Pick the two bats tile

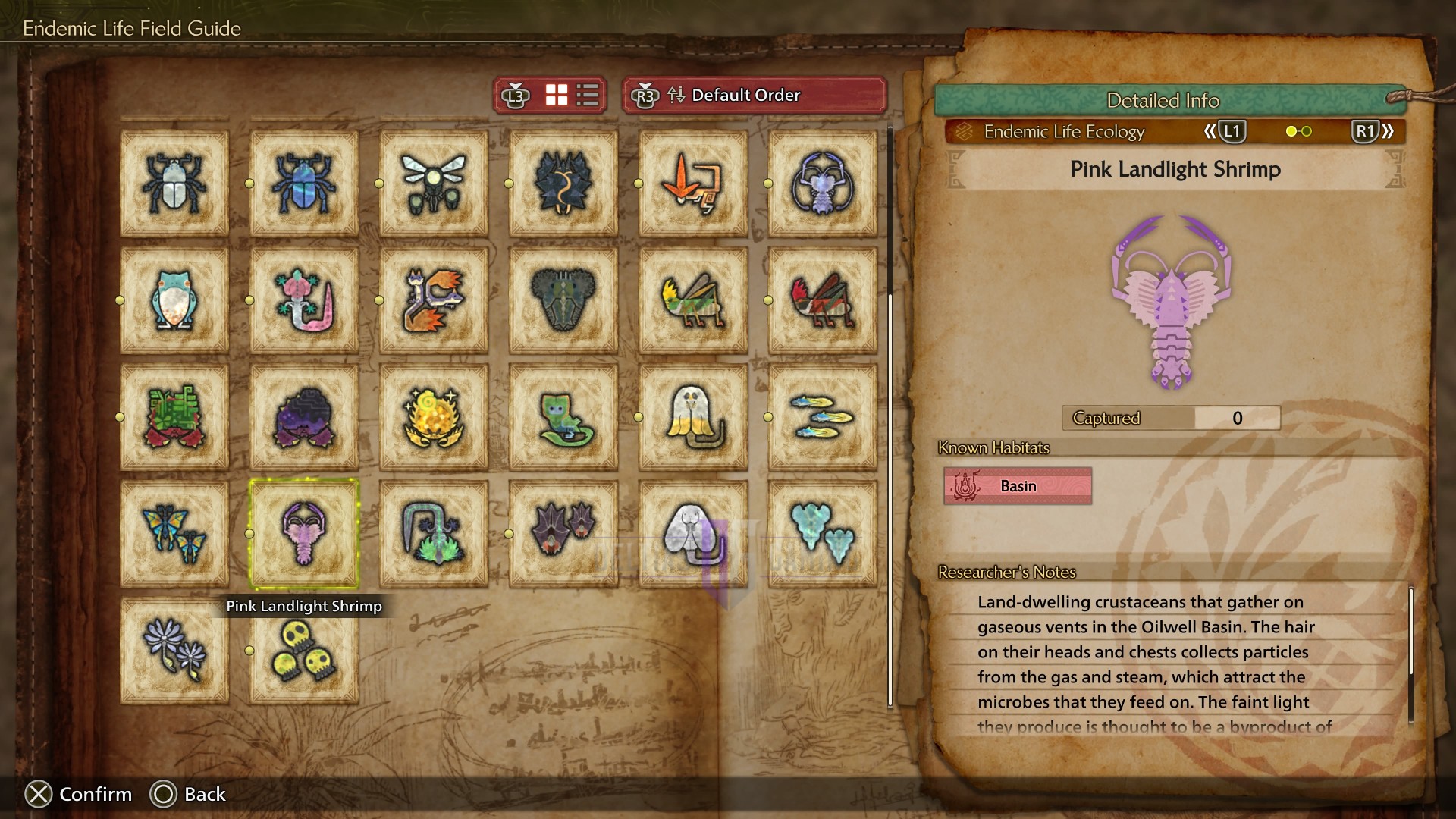563,533
